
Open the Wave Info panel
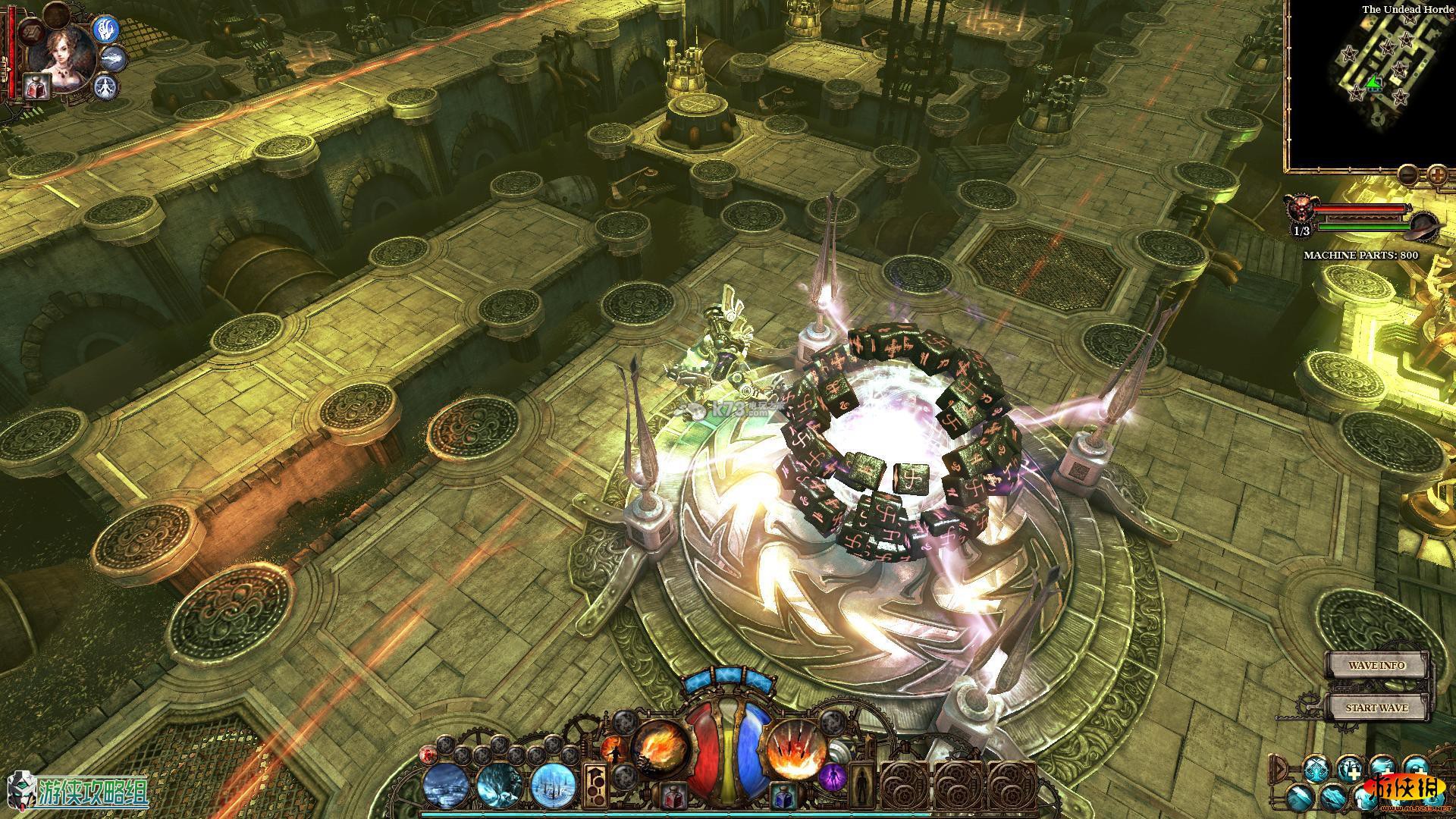(x=1376, y=665)
